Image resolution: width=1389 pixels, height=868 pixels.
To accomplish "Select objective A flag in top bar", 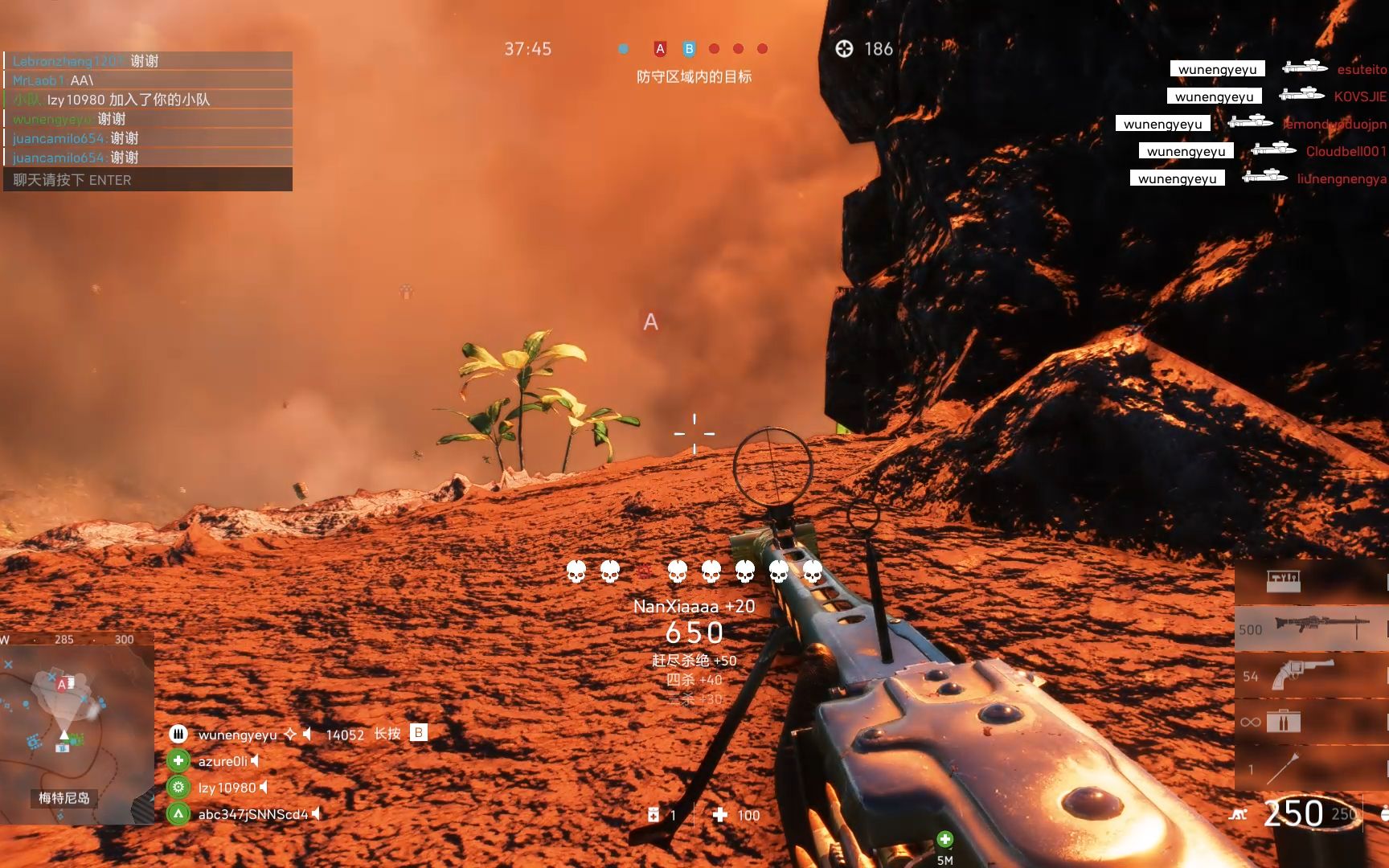I will click(x=660, y=49).
